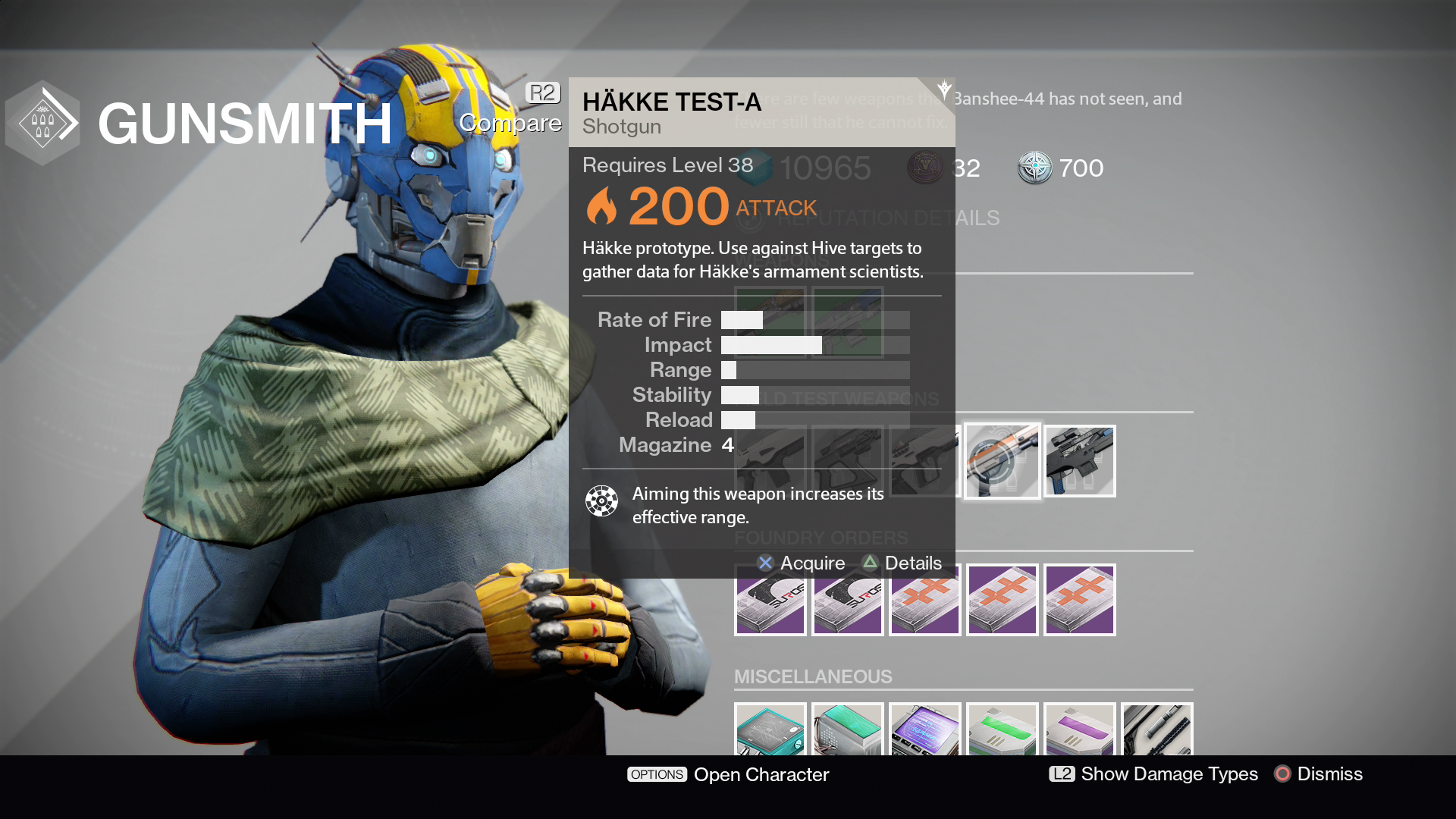Choose the black scoped rifle test weapon

tap(1080, 461)
